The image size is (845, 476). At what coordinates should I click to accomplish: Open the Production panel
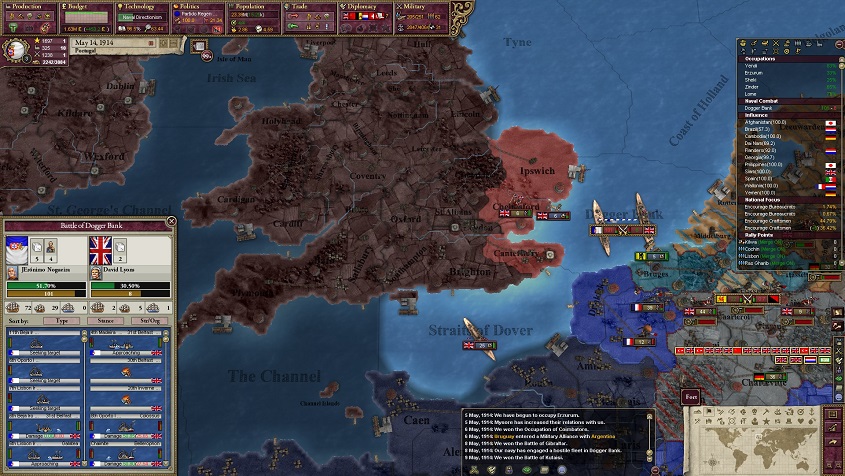pyautogui.click(x=28, y=6)
